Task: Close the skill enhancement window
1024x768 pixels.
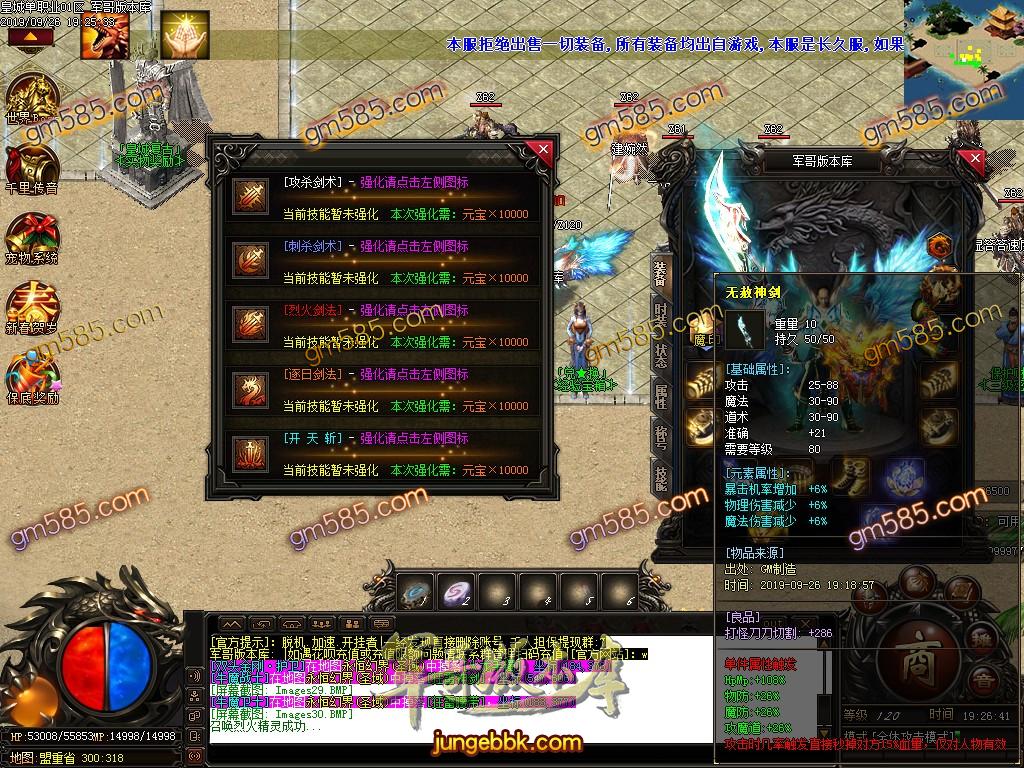Action: click(543, 151)
